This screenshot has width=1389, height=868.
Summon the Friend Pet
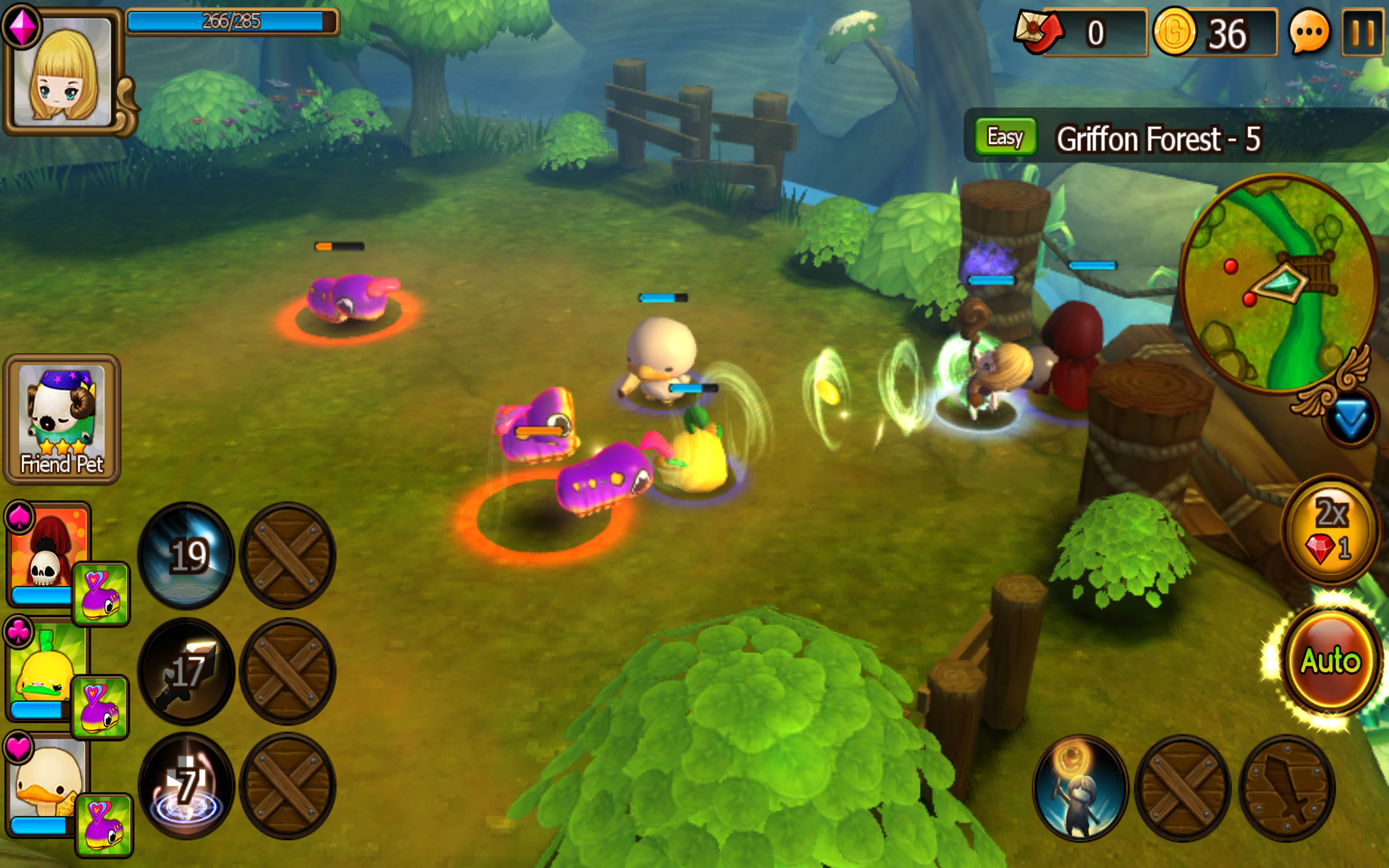click(62, 419)
